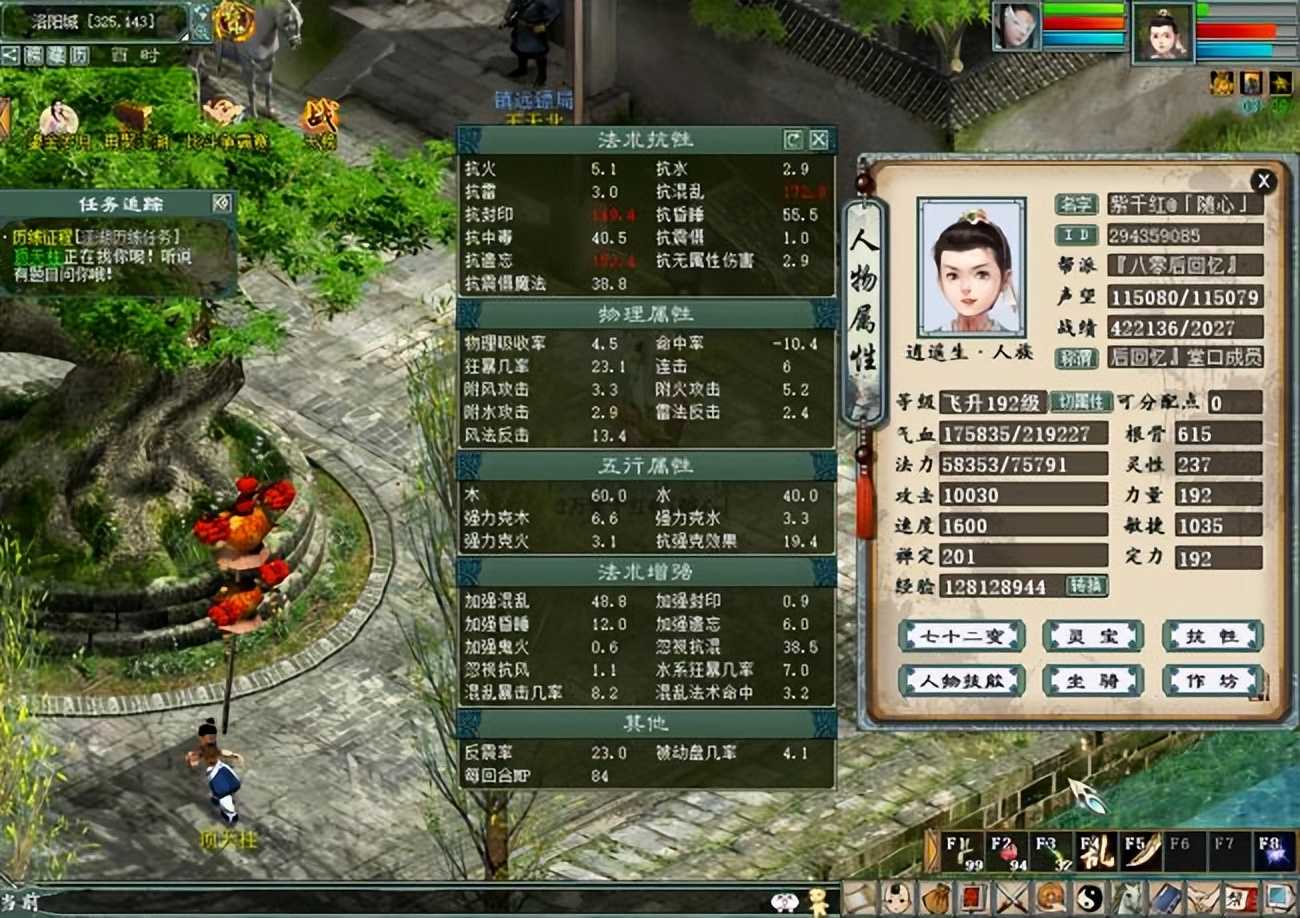Image resolution: width=1300 pixels, height=918 pixels.
Task: Click the blue card icon in the bottom icon row
Action: 1168,896
